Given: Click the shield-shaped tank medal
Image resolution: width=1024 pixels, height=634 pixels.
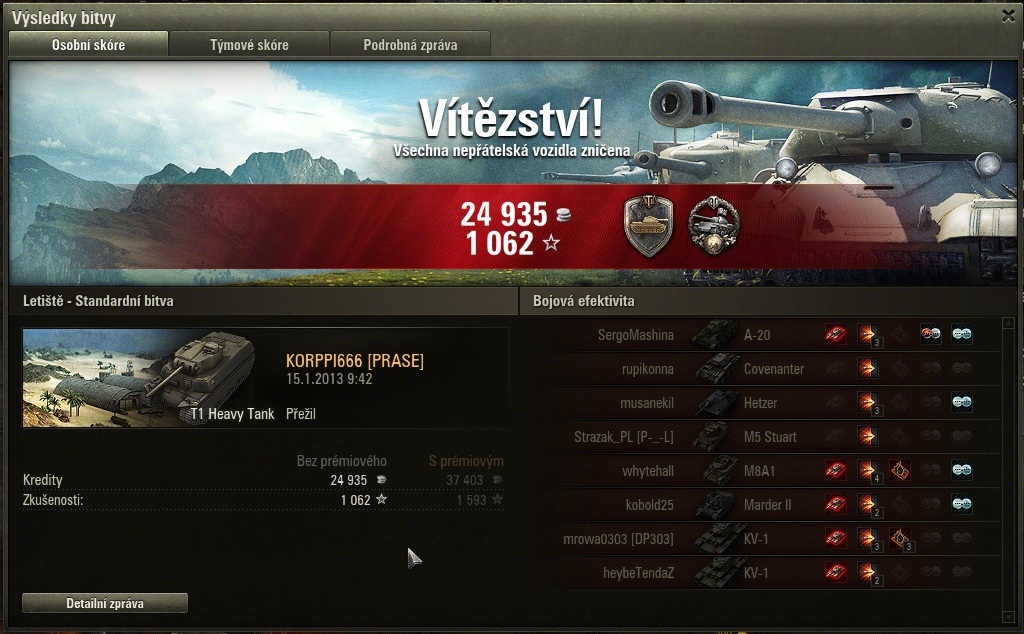Looking at the screenshot, I should [x=648, y=226].
